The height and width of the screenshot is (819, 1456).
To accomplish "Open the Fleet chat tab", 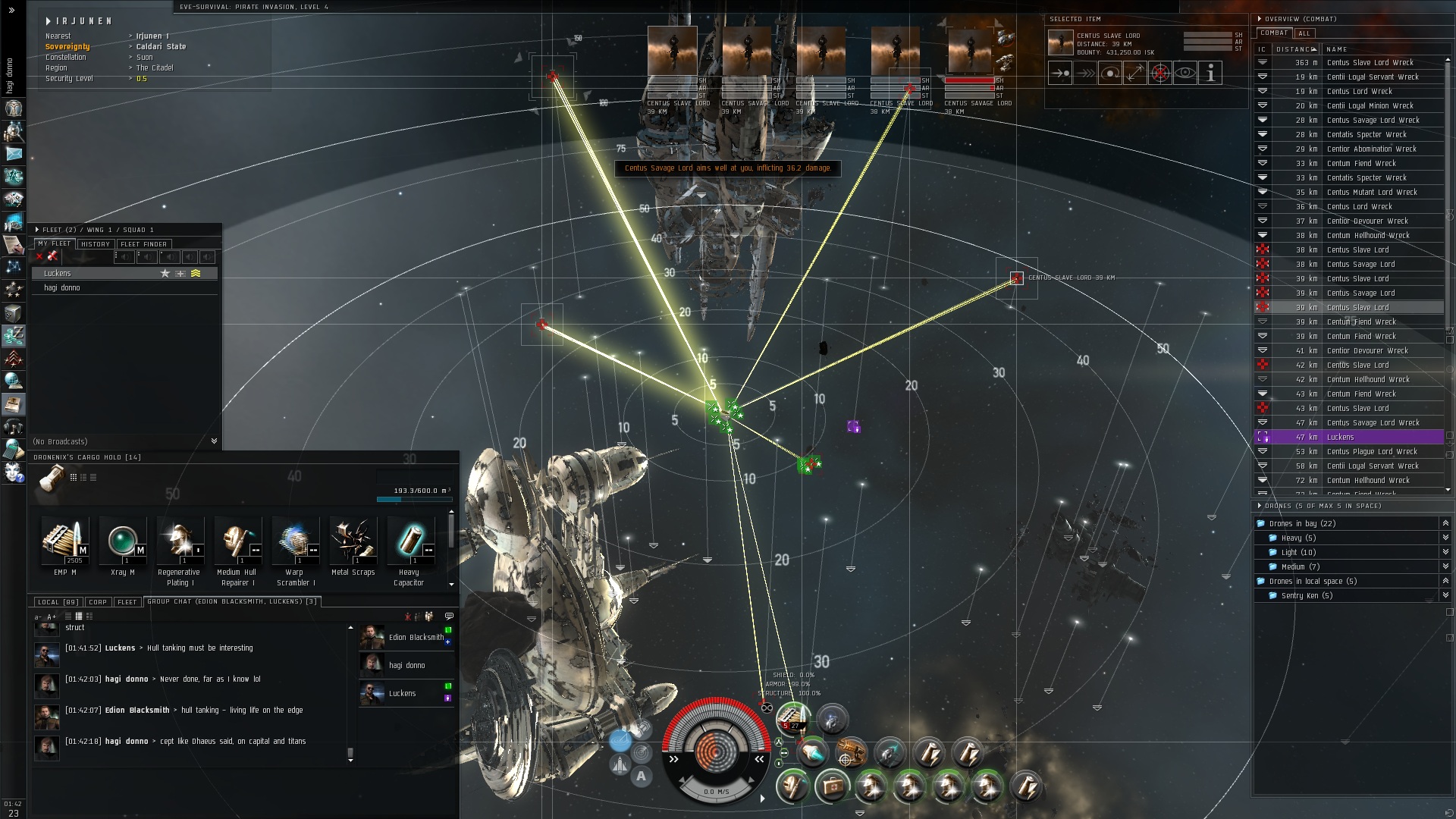I will pyautogui.click(x=127, y=602).
